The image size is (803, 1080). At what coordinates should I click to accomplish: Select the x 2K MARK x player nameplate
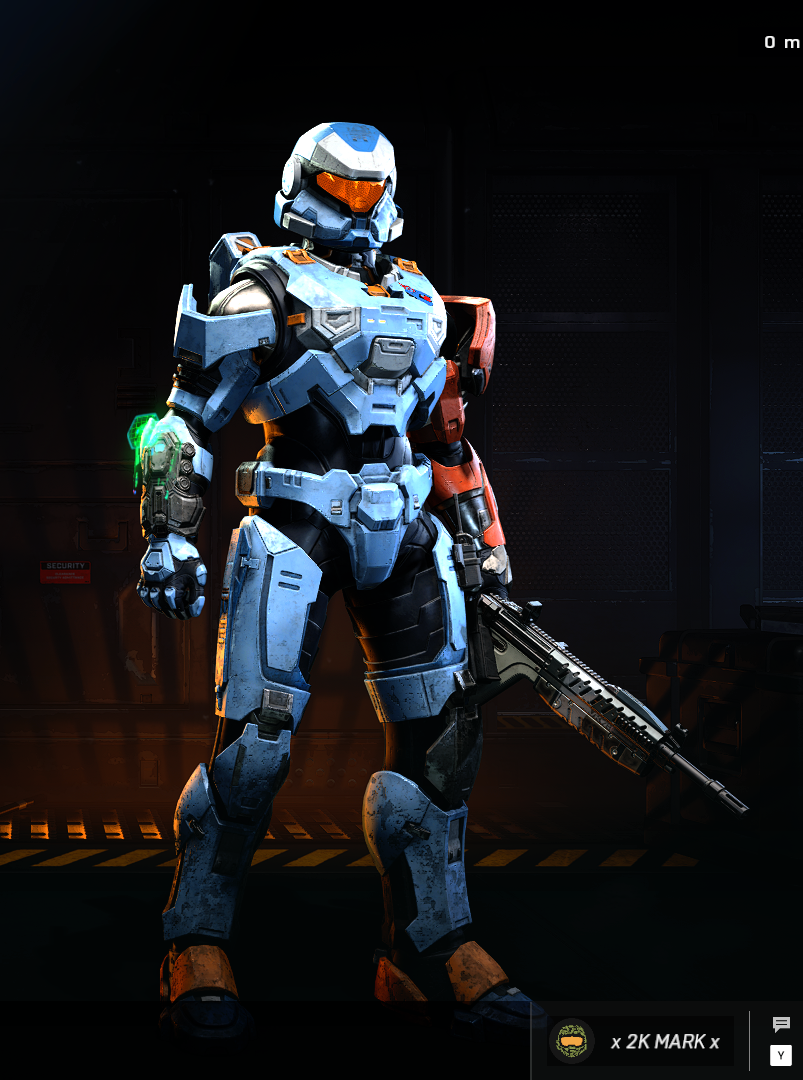(640, 1041)
